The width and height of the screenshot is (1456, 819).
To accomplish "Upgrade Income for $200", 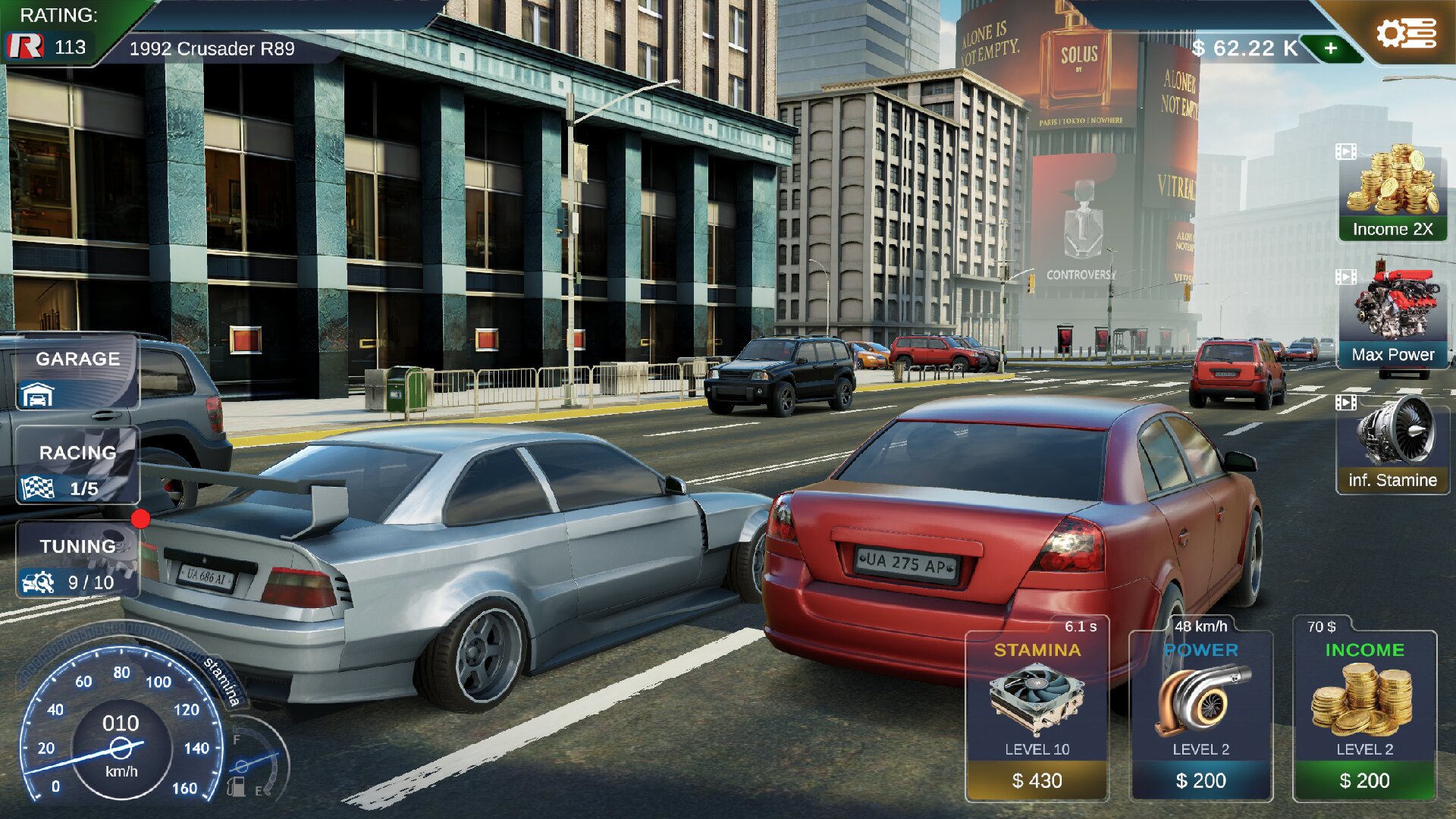I will point(1364,780).
